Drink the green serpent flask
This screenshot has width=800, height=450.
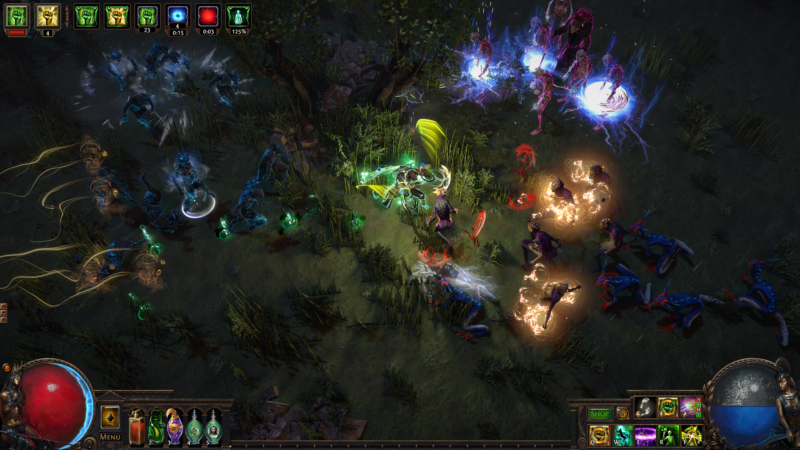click(x=156, y=427)
